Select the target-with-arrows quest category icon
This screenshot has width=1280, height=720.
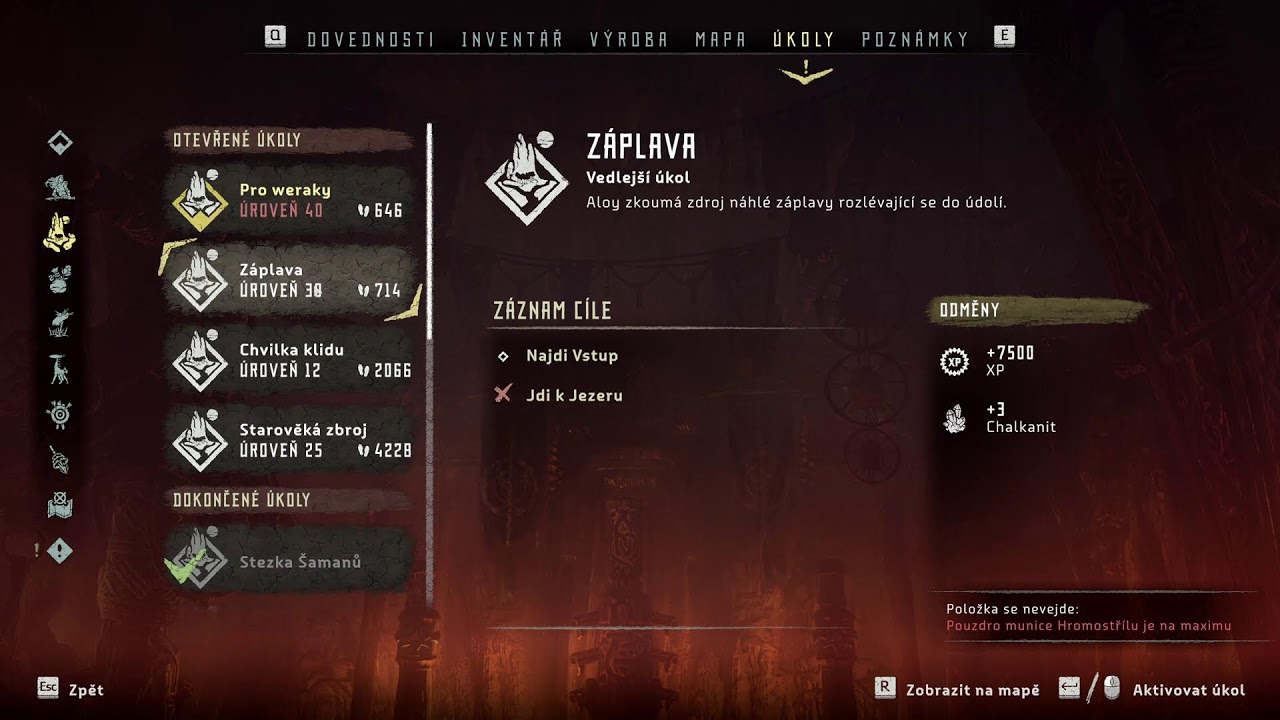click(x=60, y=414)
